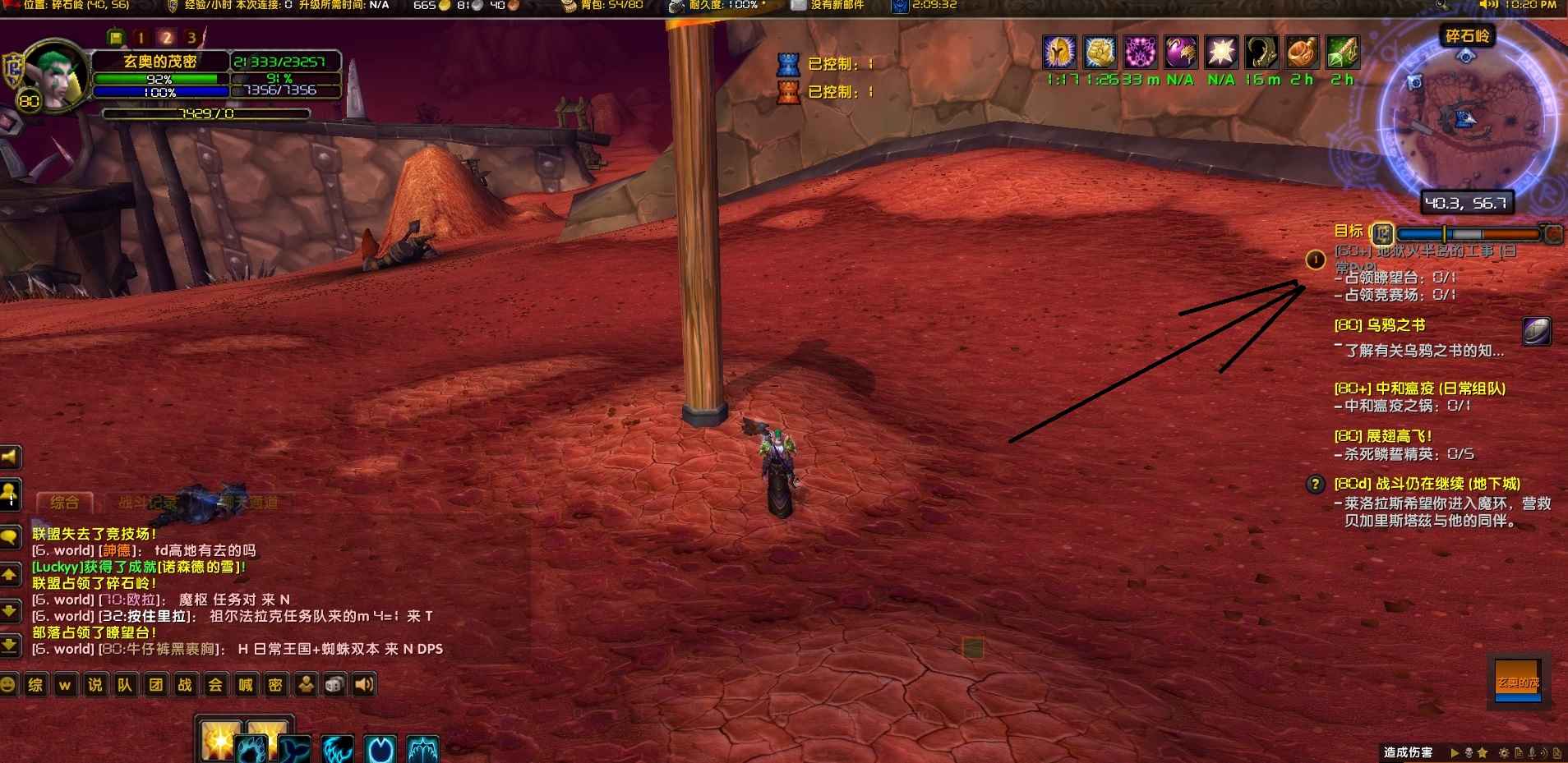Choose the 喊 yell channel button
Screen dimensions: 1568x763
pos(246,684)
